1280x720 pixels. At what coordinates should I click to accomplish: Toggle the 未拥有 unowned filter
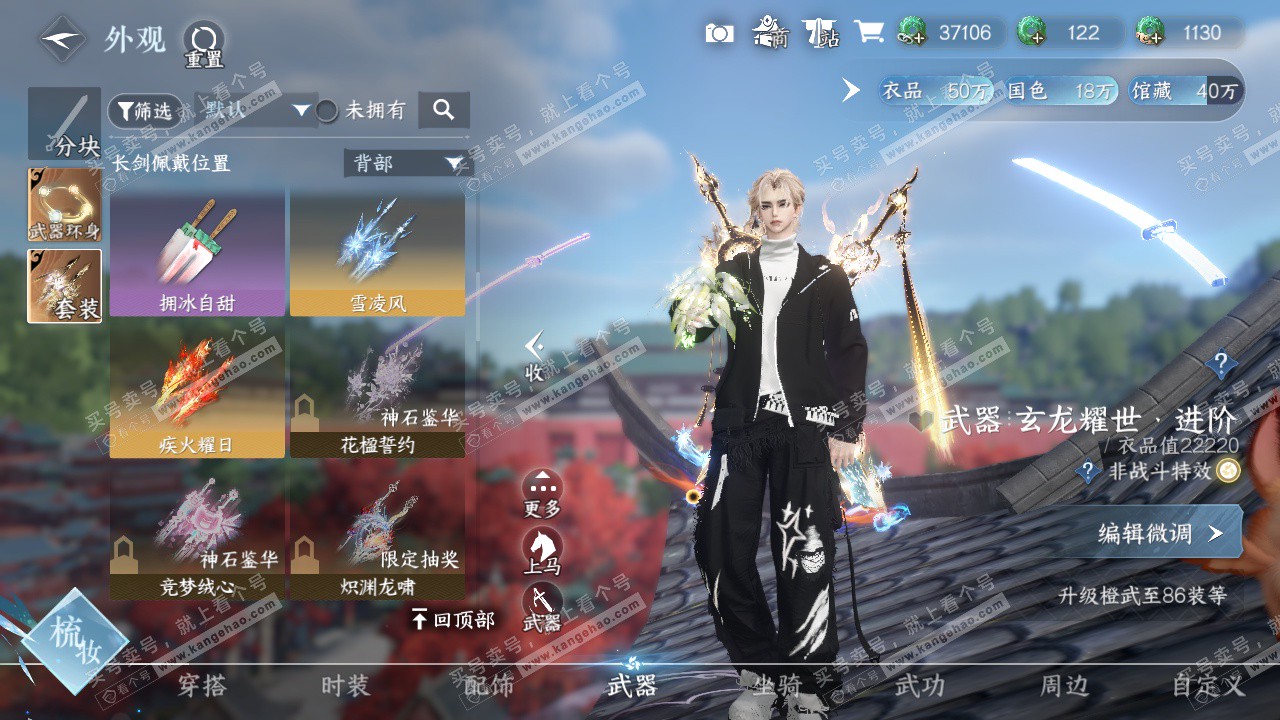(x=327, y=111)
